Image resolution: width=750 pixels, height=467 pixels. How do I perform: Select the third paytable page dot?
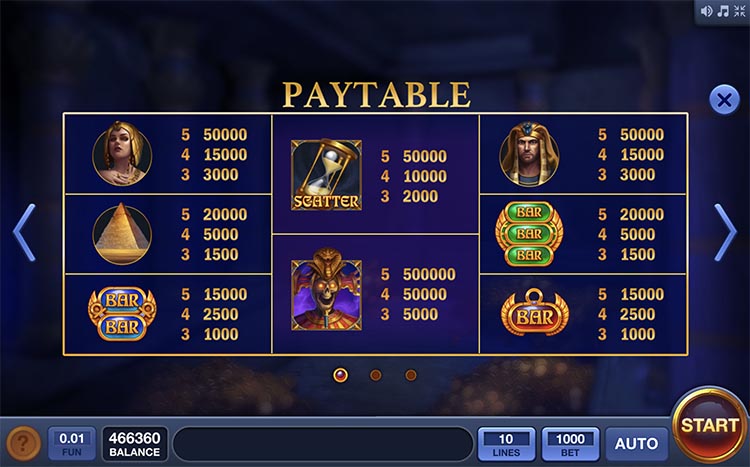[x=411, y=375]
